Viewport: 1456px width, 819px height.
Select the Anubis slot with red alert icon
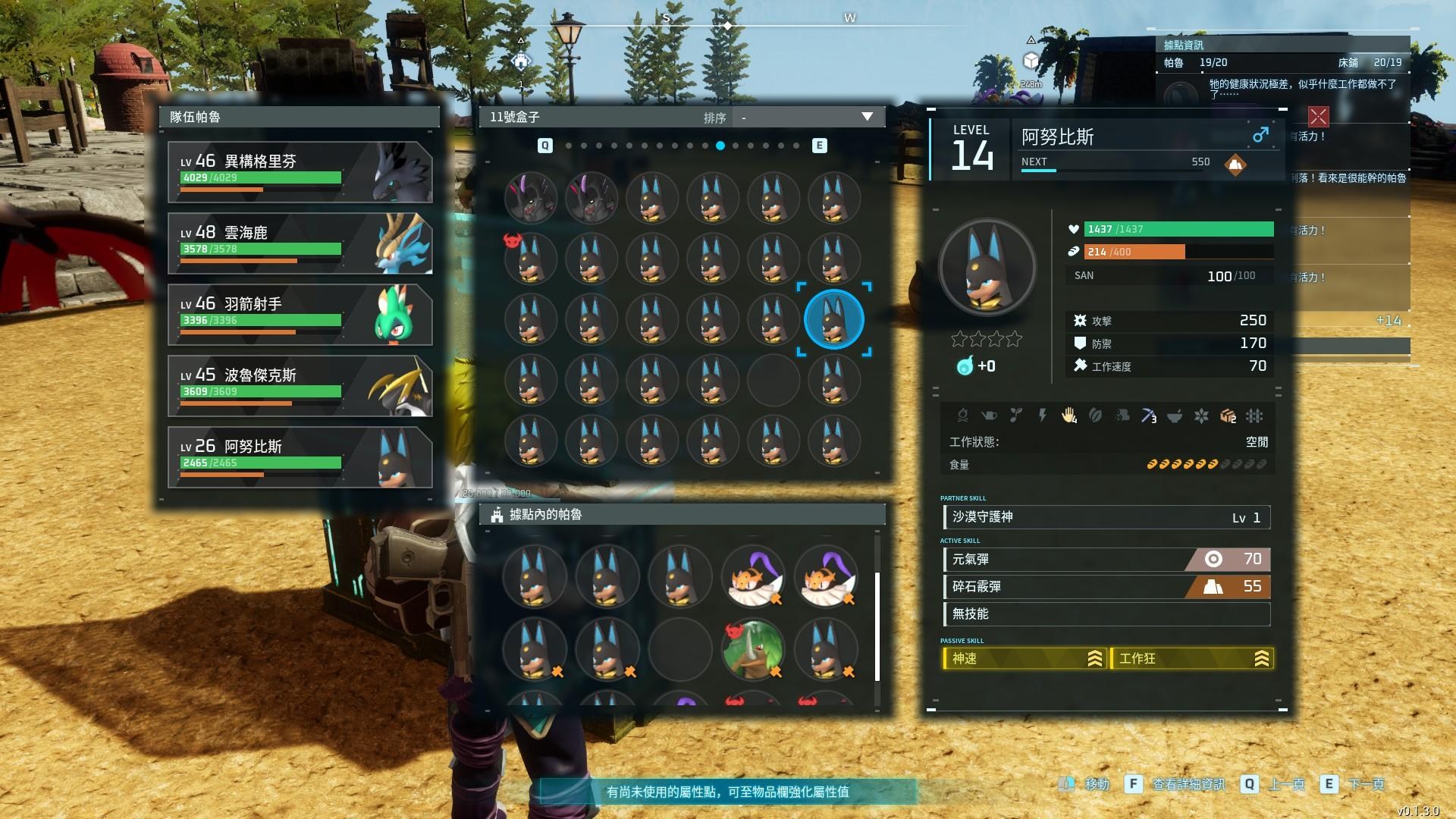[530, 259]
